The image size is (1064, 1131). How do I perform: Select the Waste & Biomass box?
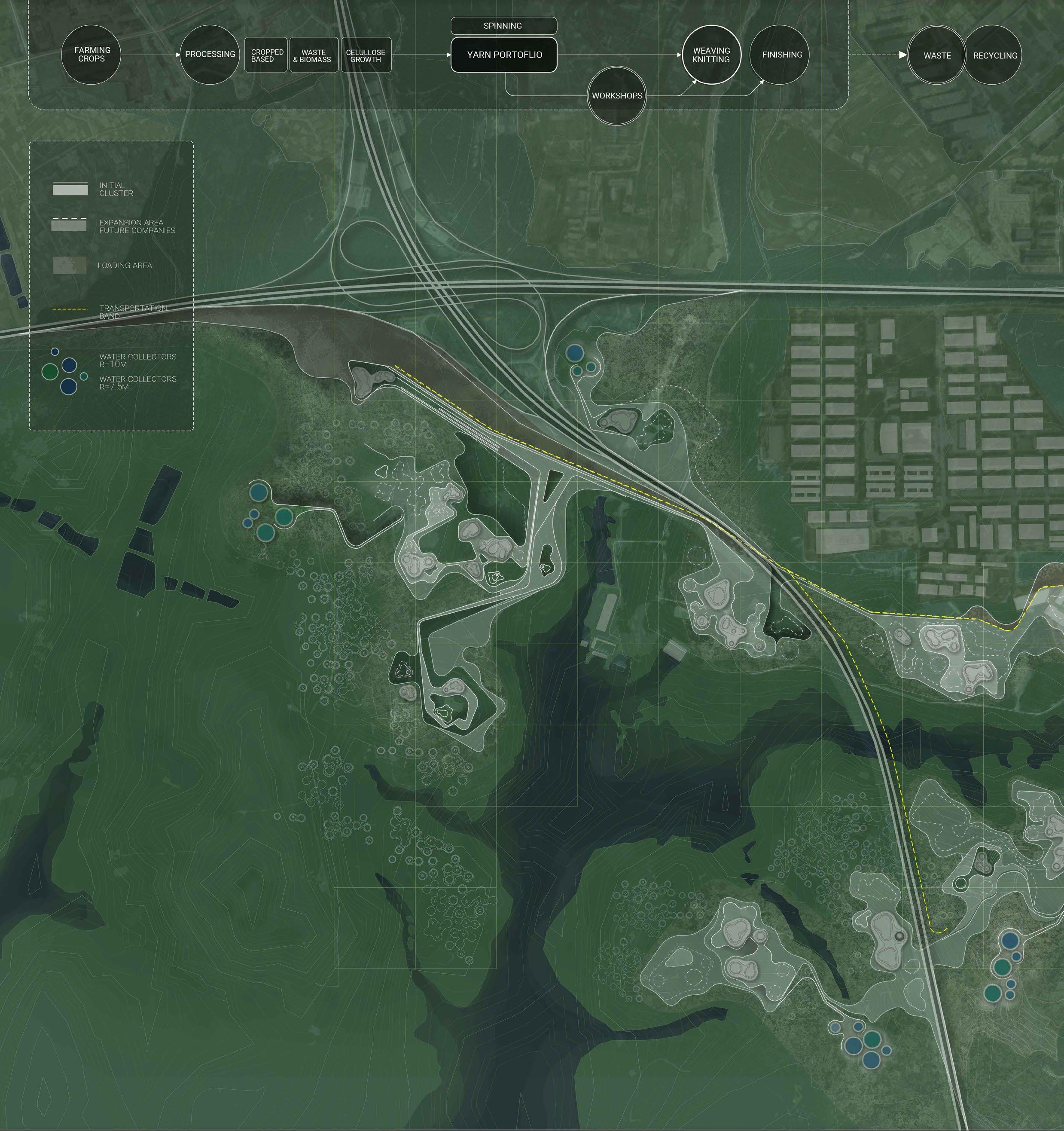click(x=313, y=55)
